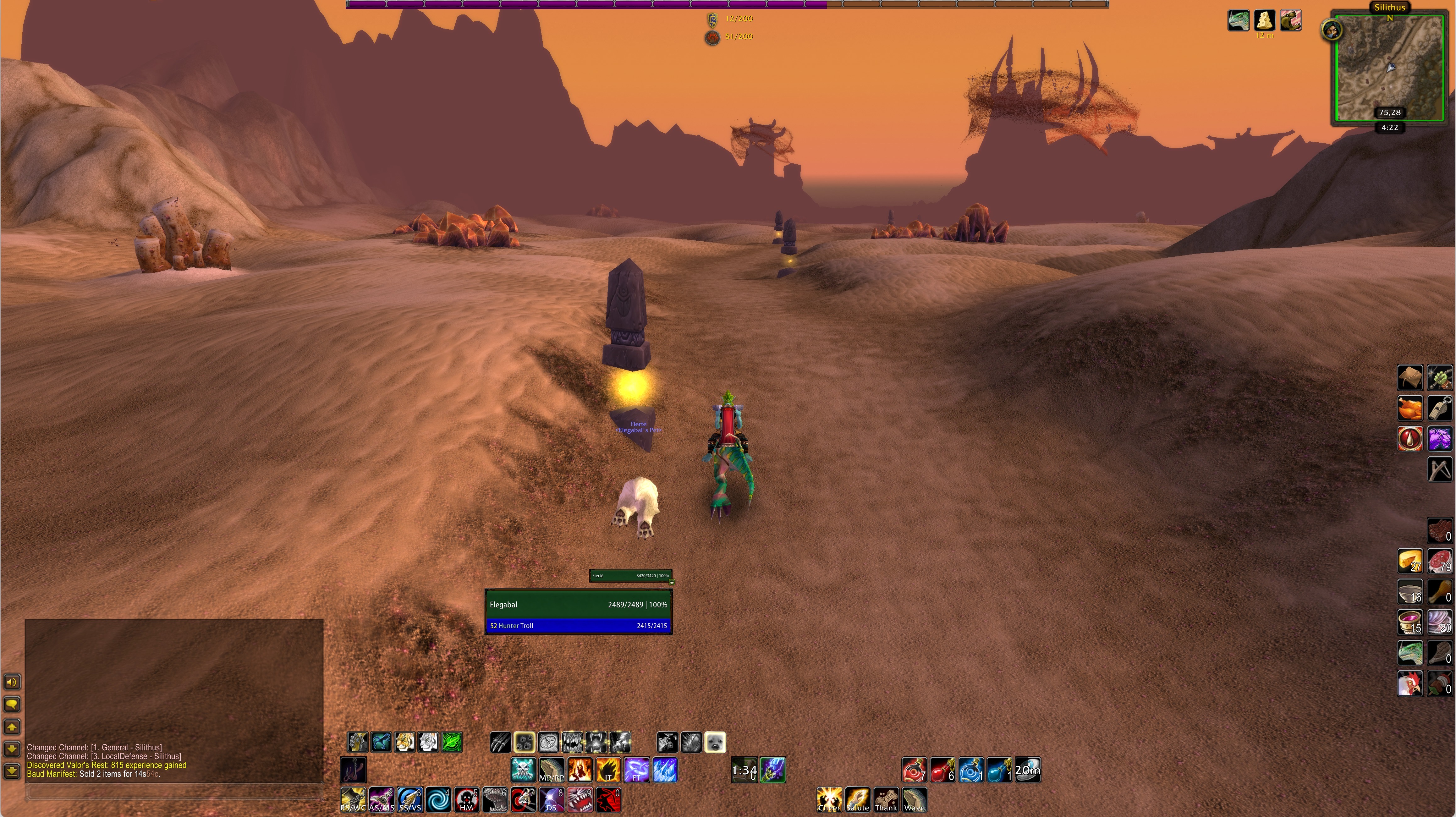Choose the green leaf aspect icon
The width and height of the screenshot is (1456, 817).
[x=452, y=742]
